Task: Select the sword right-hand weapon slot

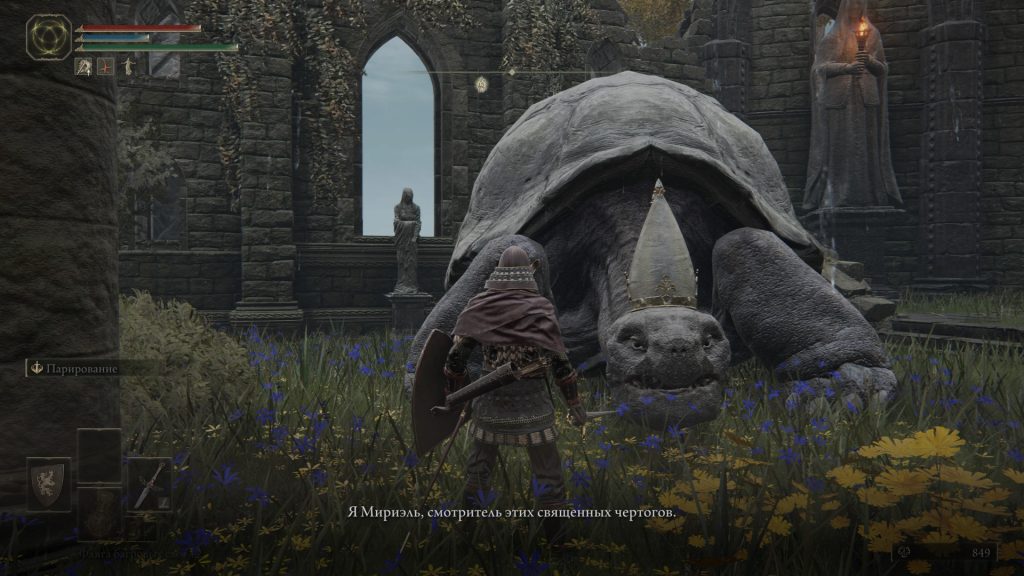Action: (148, 484)
